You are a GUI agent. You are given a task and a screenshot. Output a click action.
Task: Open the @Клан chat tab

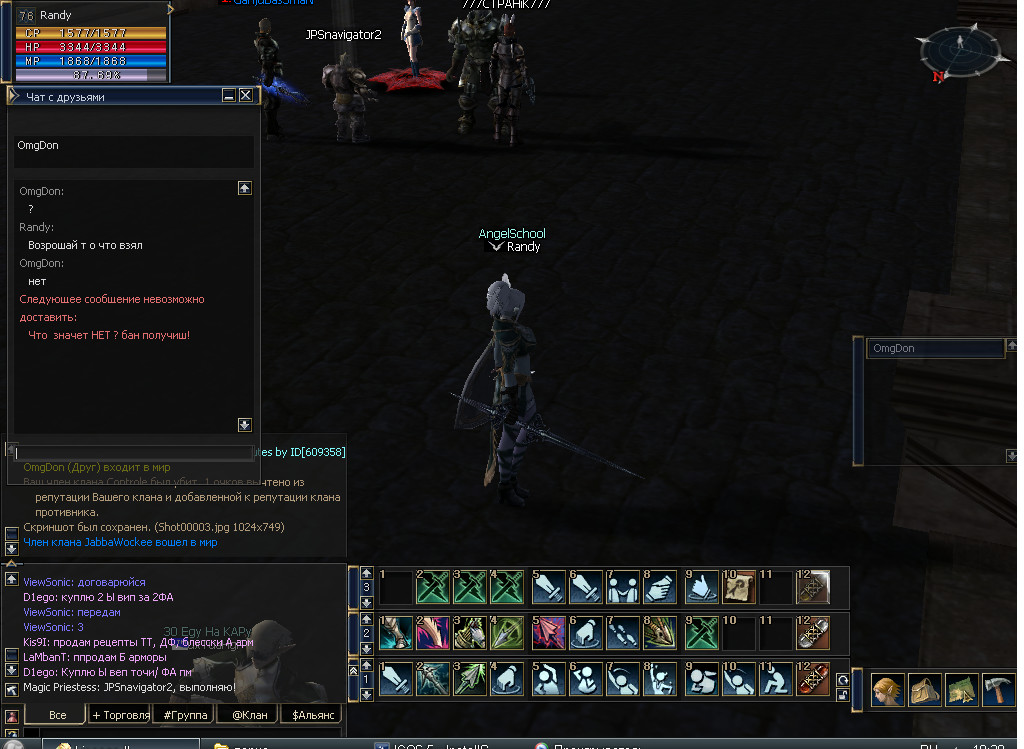[x=247, y=714]
